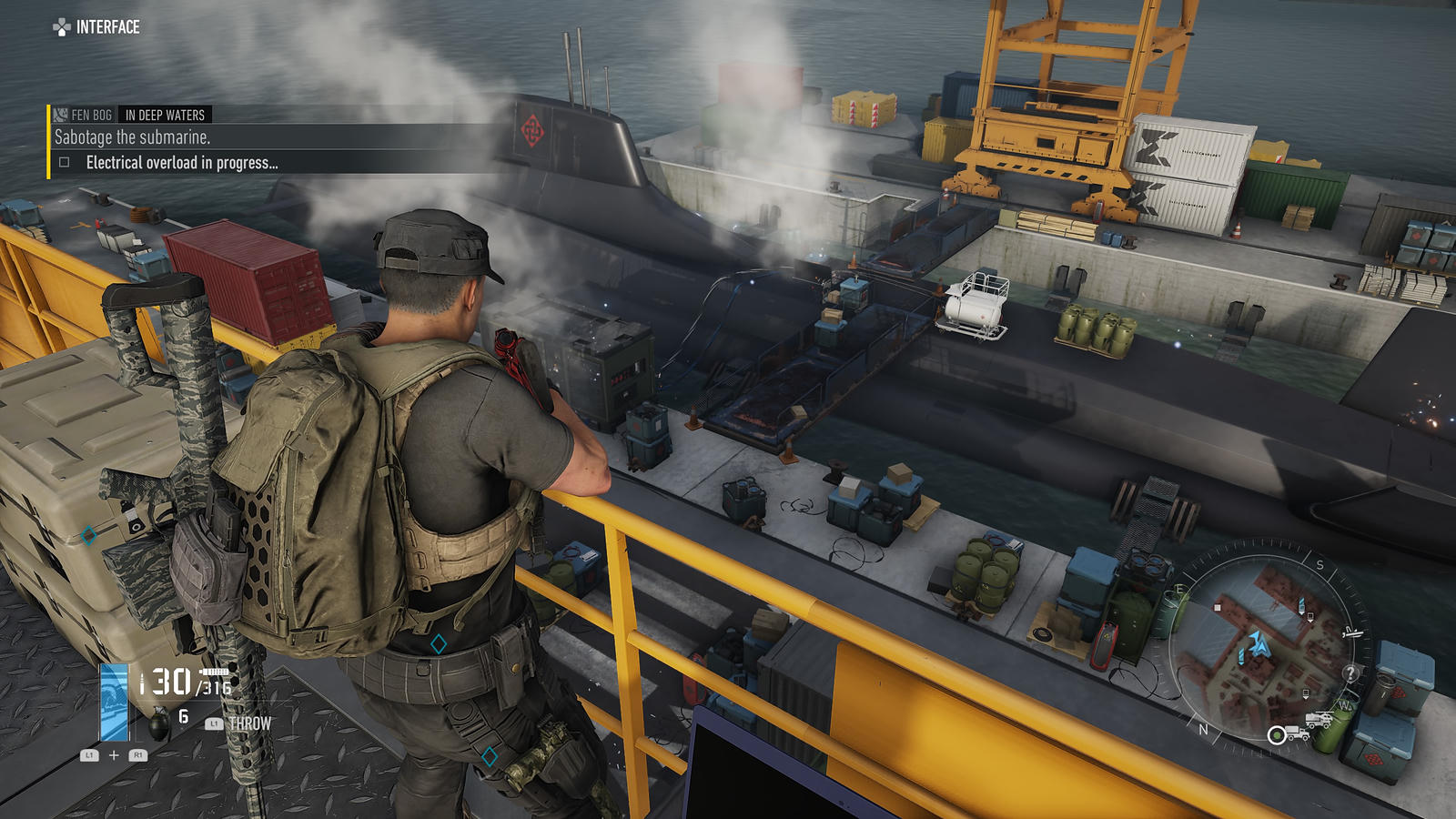Screen dimensions: 1456x819
Task: Click the blue player status icon
Action: (x=115, y=703)
